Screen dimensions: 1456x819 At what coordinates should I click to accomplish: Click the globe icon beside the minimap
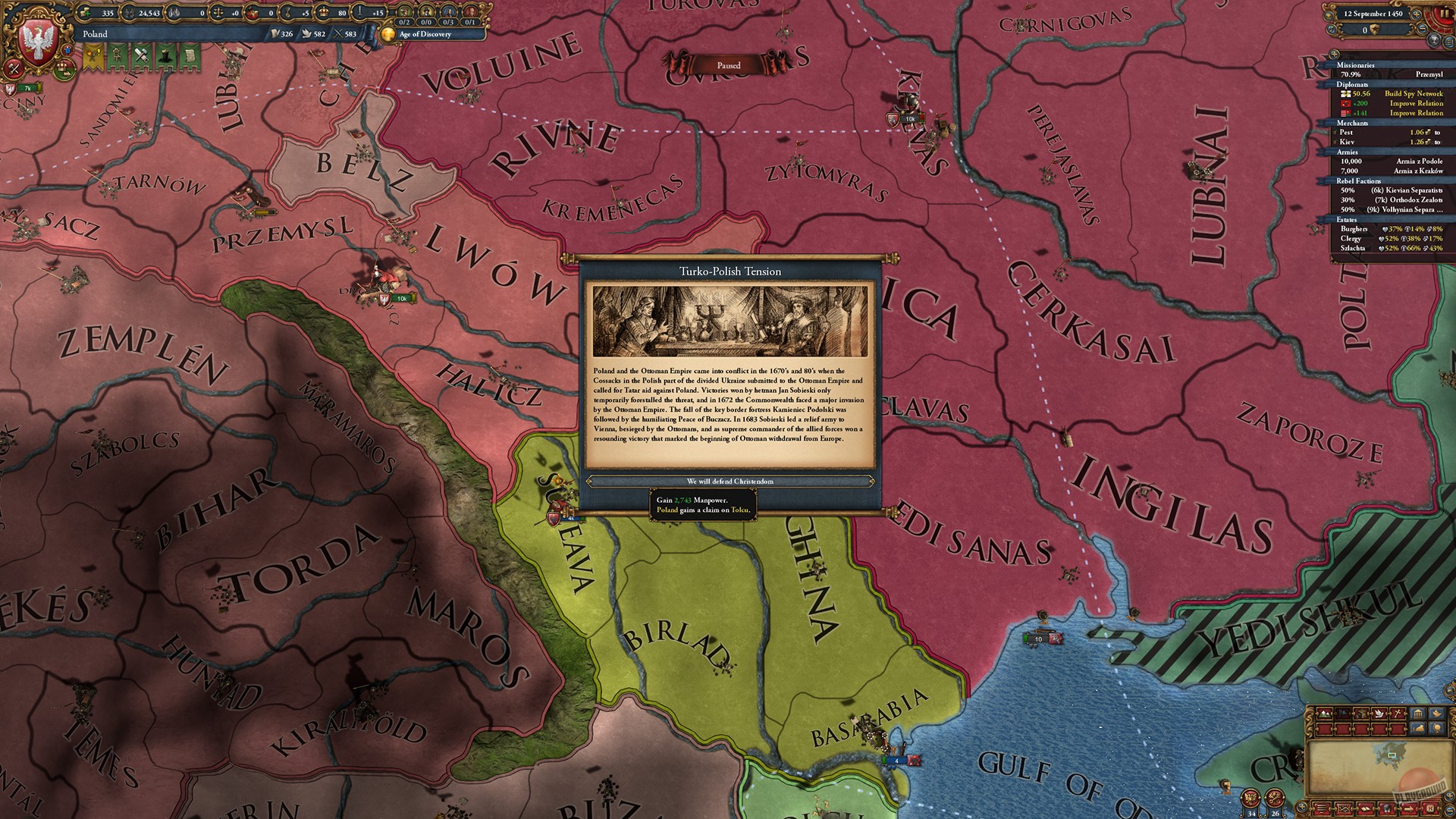[1436, 728]
